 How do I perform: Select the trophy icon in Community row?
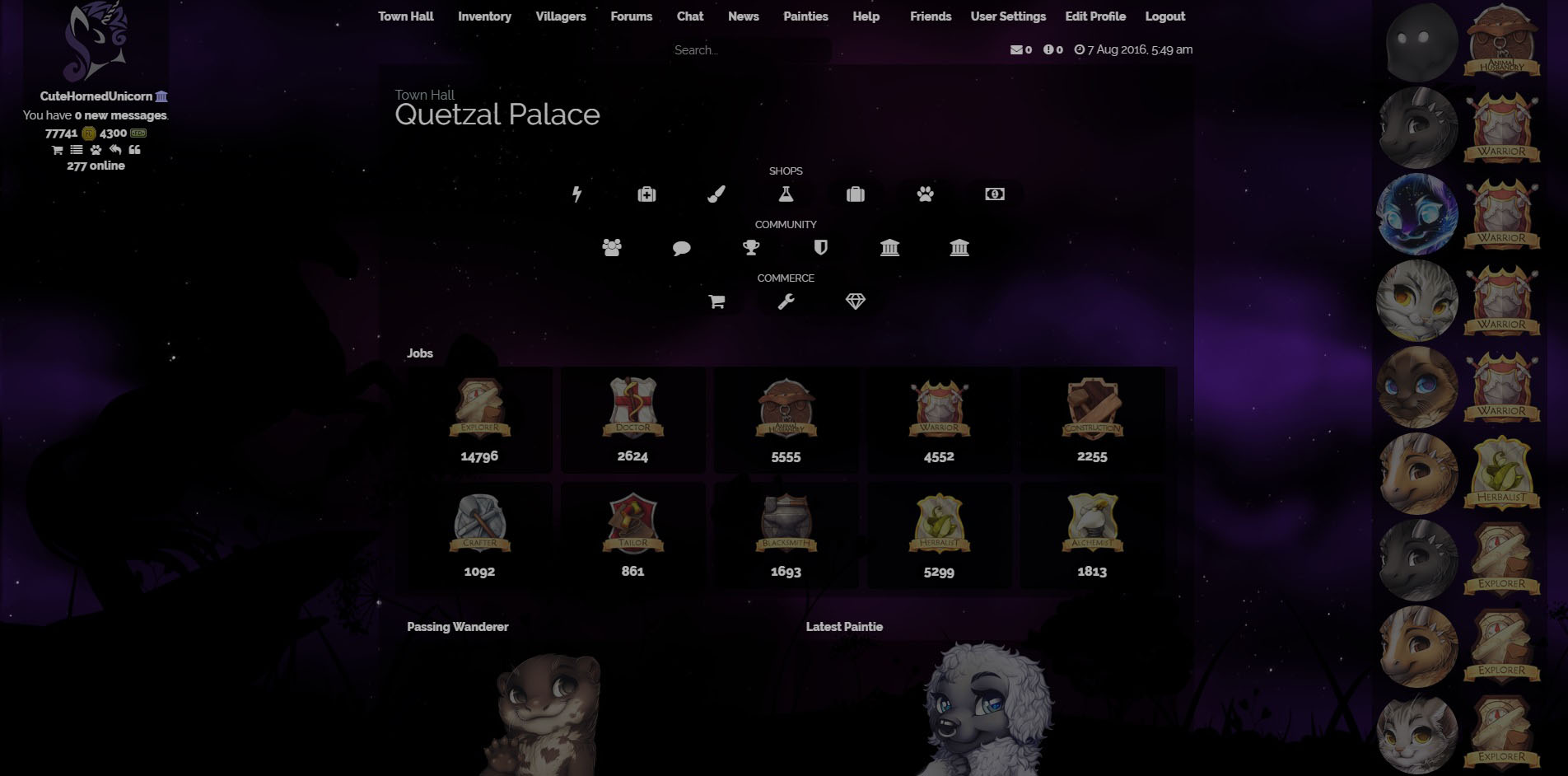(750, 248)
